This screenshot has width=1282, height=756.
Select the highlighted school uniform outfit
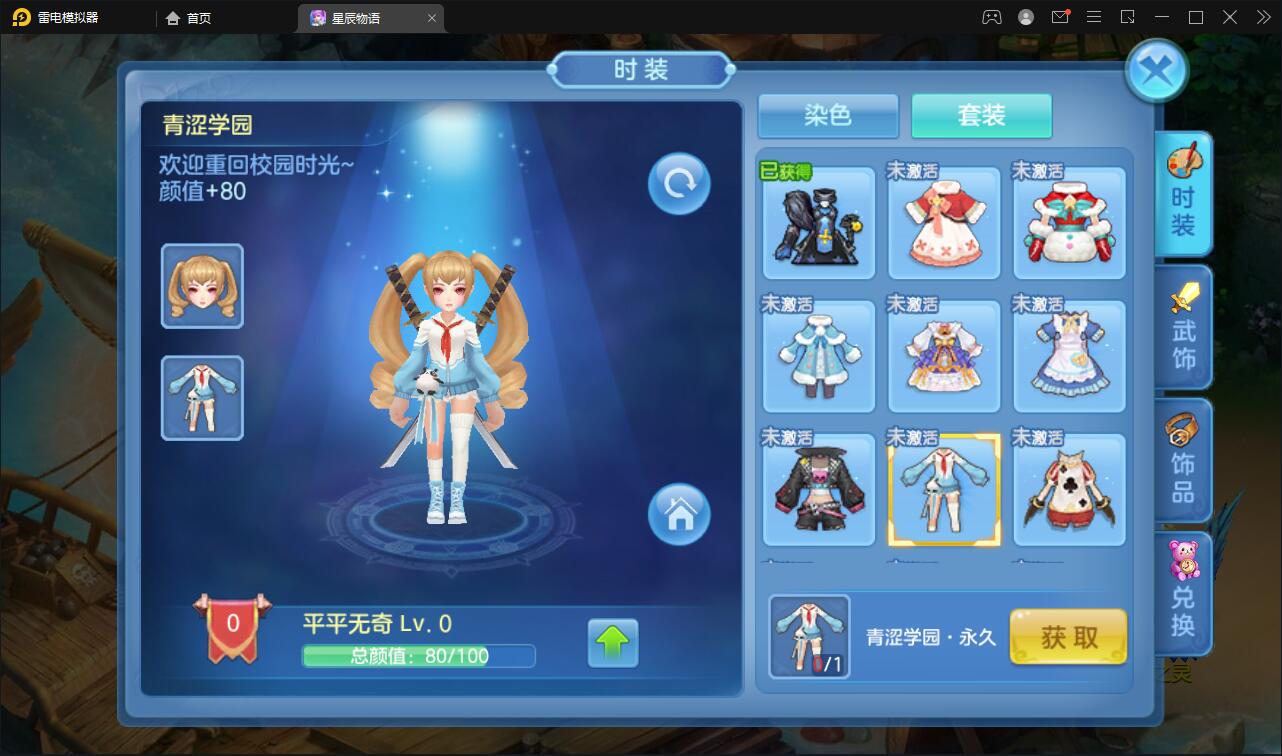[943, 489]
